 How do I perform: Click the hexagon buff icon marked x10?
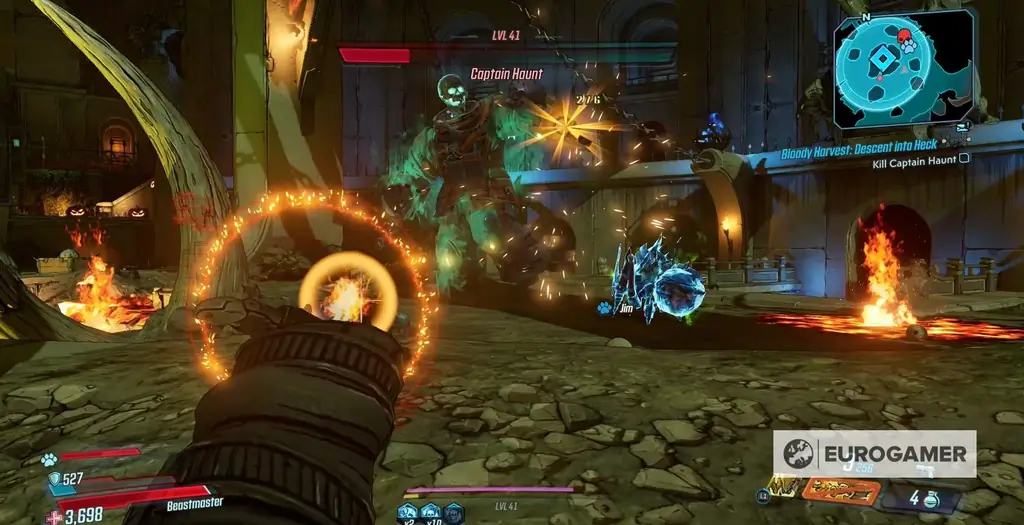pos(430,511)
